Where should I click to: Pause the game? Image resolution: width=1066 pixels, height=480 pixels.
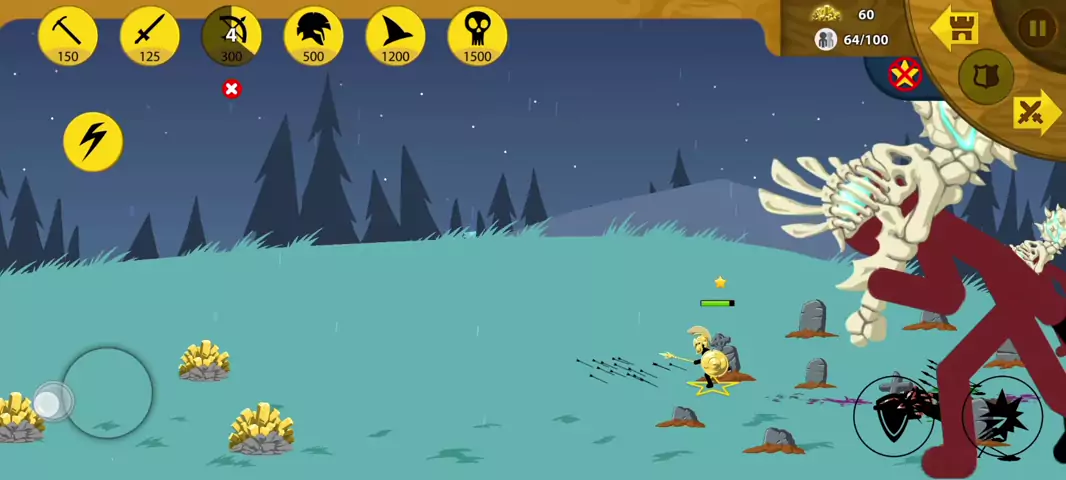(x=1037, y=29)
